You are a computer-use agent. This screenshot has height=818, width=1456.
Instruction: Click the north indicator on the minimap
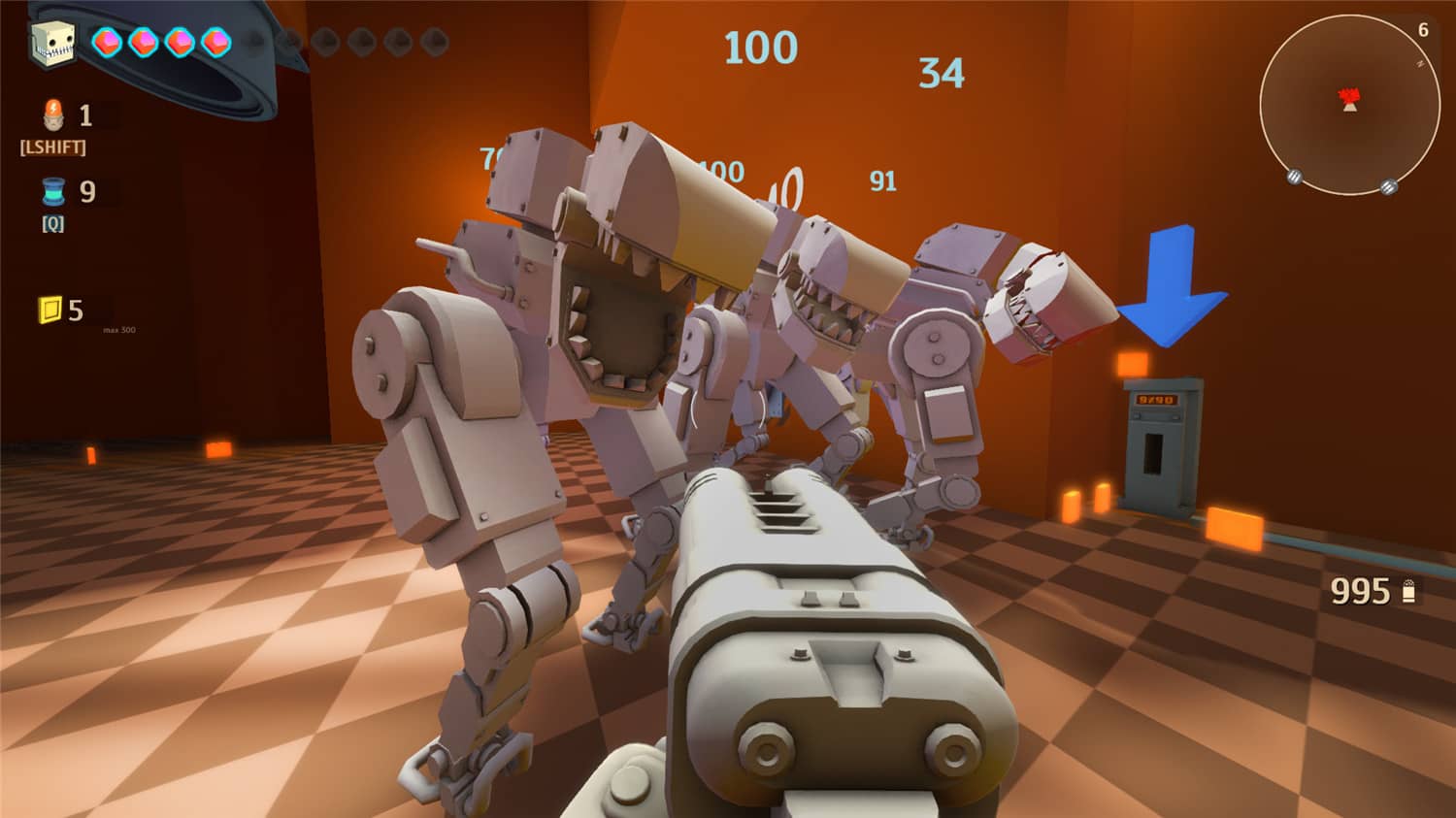[x=1420, y=62]
